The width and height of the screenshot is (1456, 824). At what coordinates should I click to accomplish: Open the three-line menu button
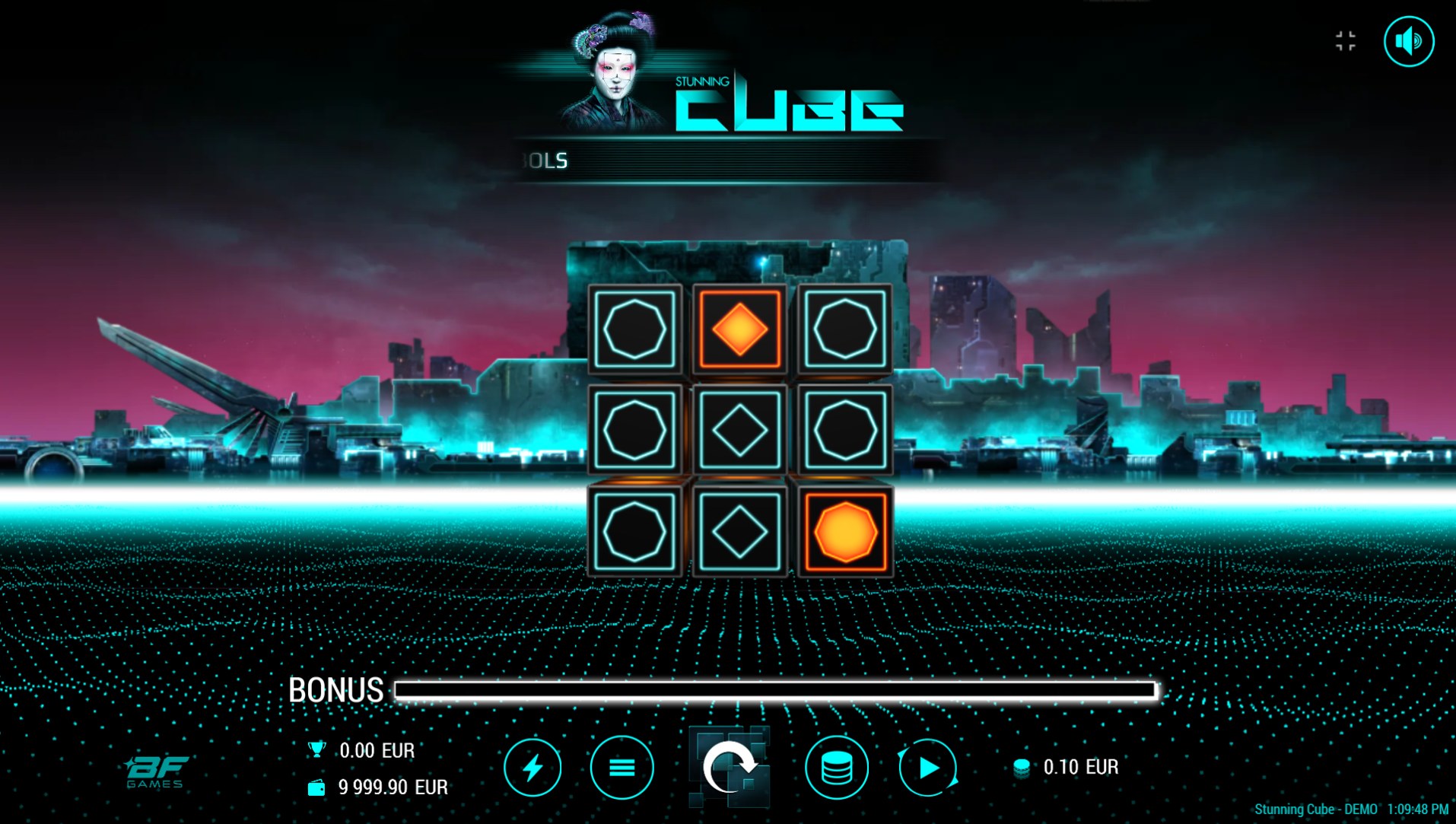tap(622, 767)
